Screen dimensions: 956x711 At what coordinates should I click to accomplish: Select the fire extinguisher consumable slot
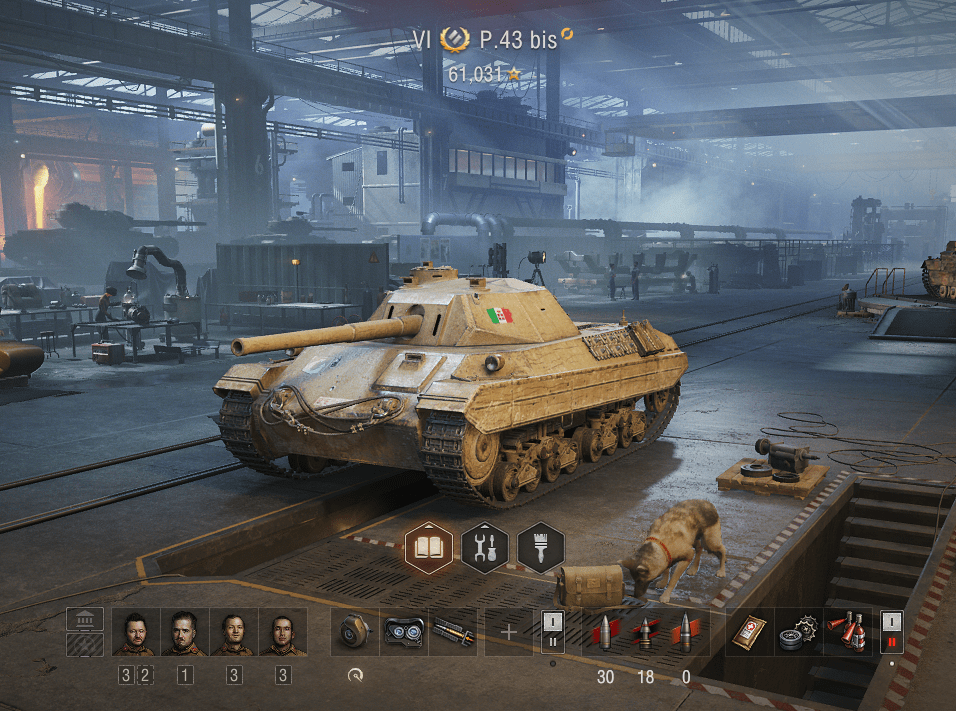coord(847,632)
